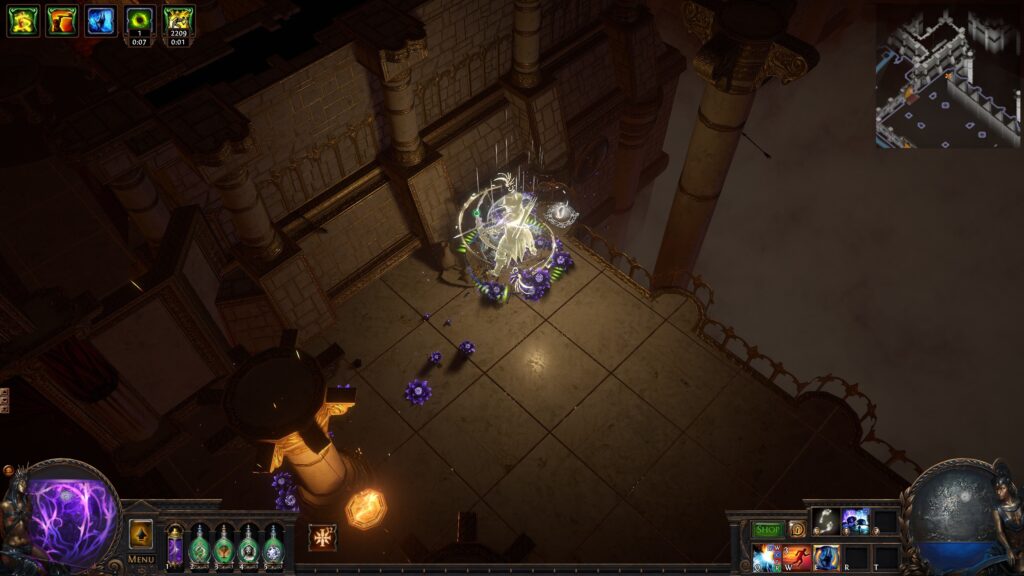Use the red running-figure skill on W
This screenshot has width=1024, height=576.
(797, 557)
